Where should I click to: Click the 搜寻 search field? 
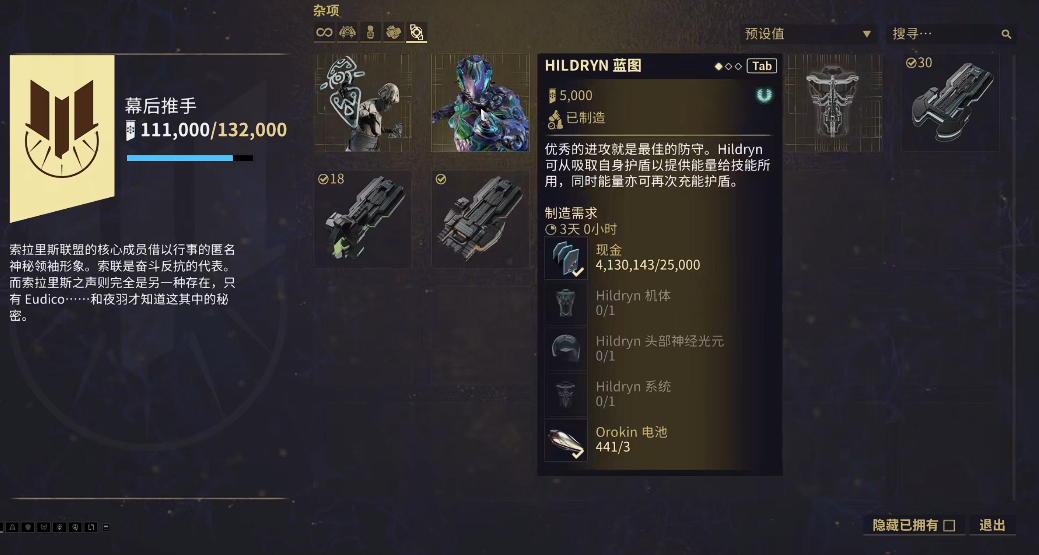click(950, 34)
